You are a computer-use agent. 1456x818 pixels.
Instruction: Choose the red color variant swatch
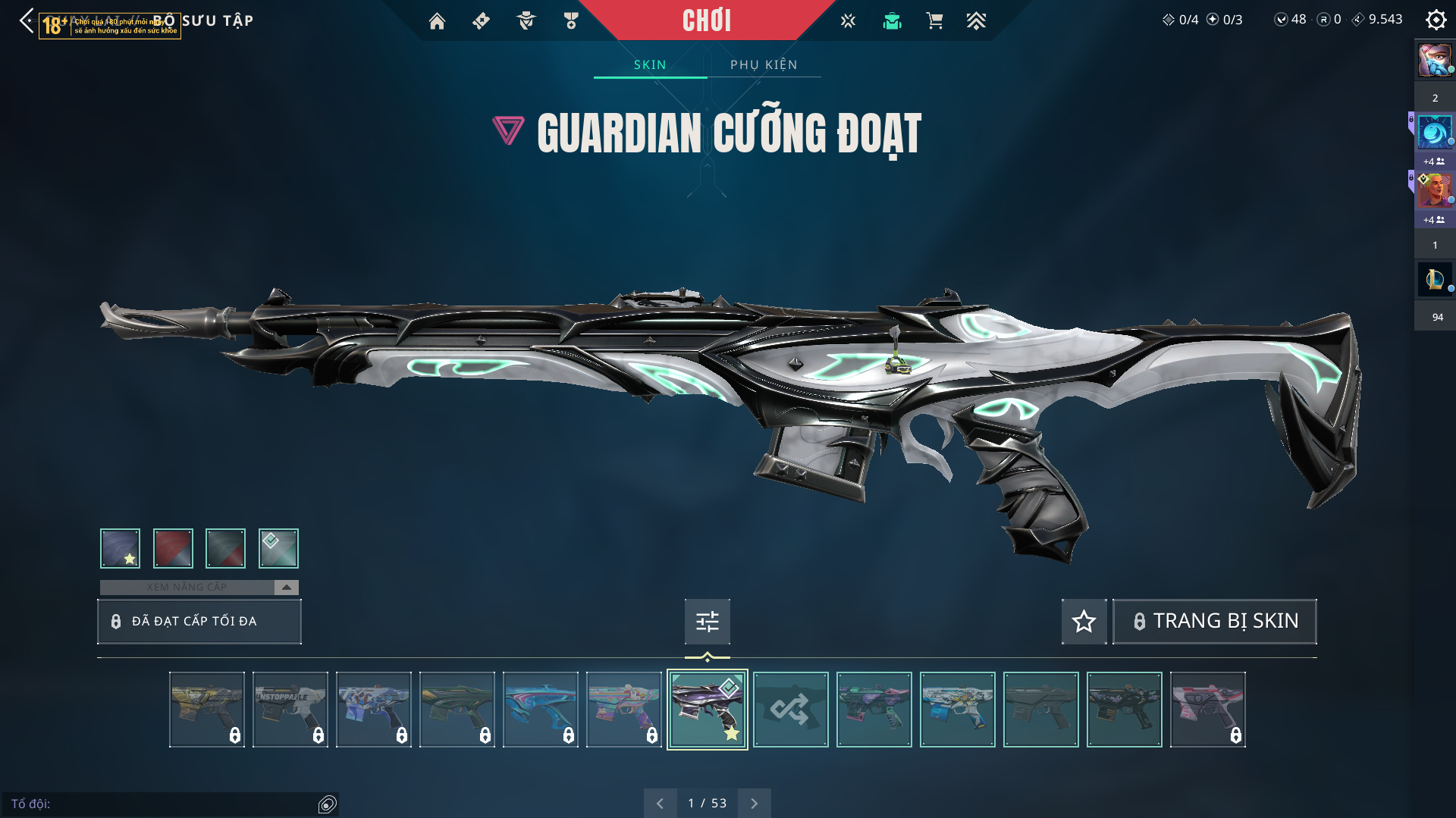point(173,548)
